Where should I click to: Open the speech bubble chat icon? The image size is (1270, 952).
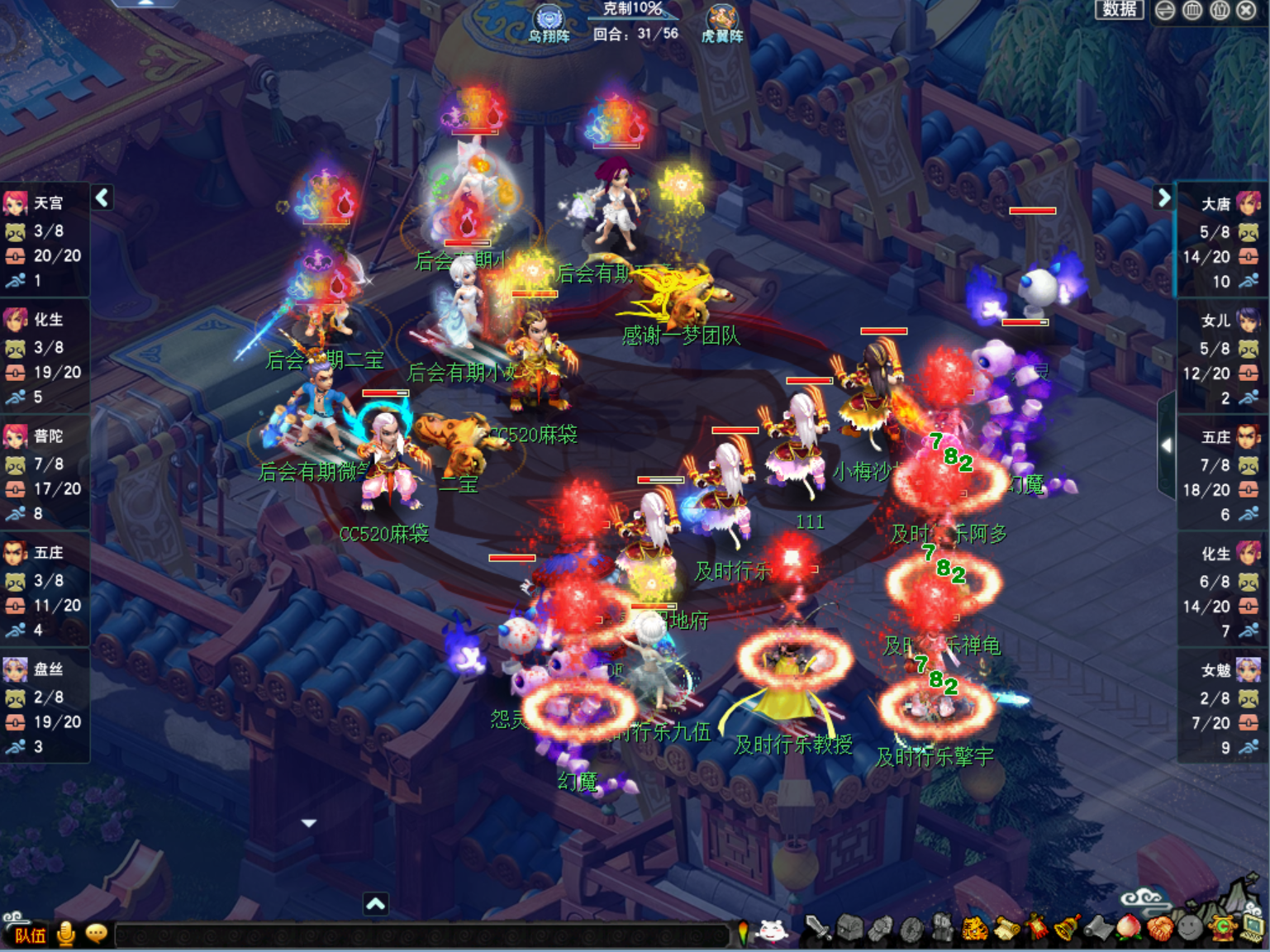click(97, 934)
